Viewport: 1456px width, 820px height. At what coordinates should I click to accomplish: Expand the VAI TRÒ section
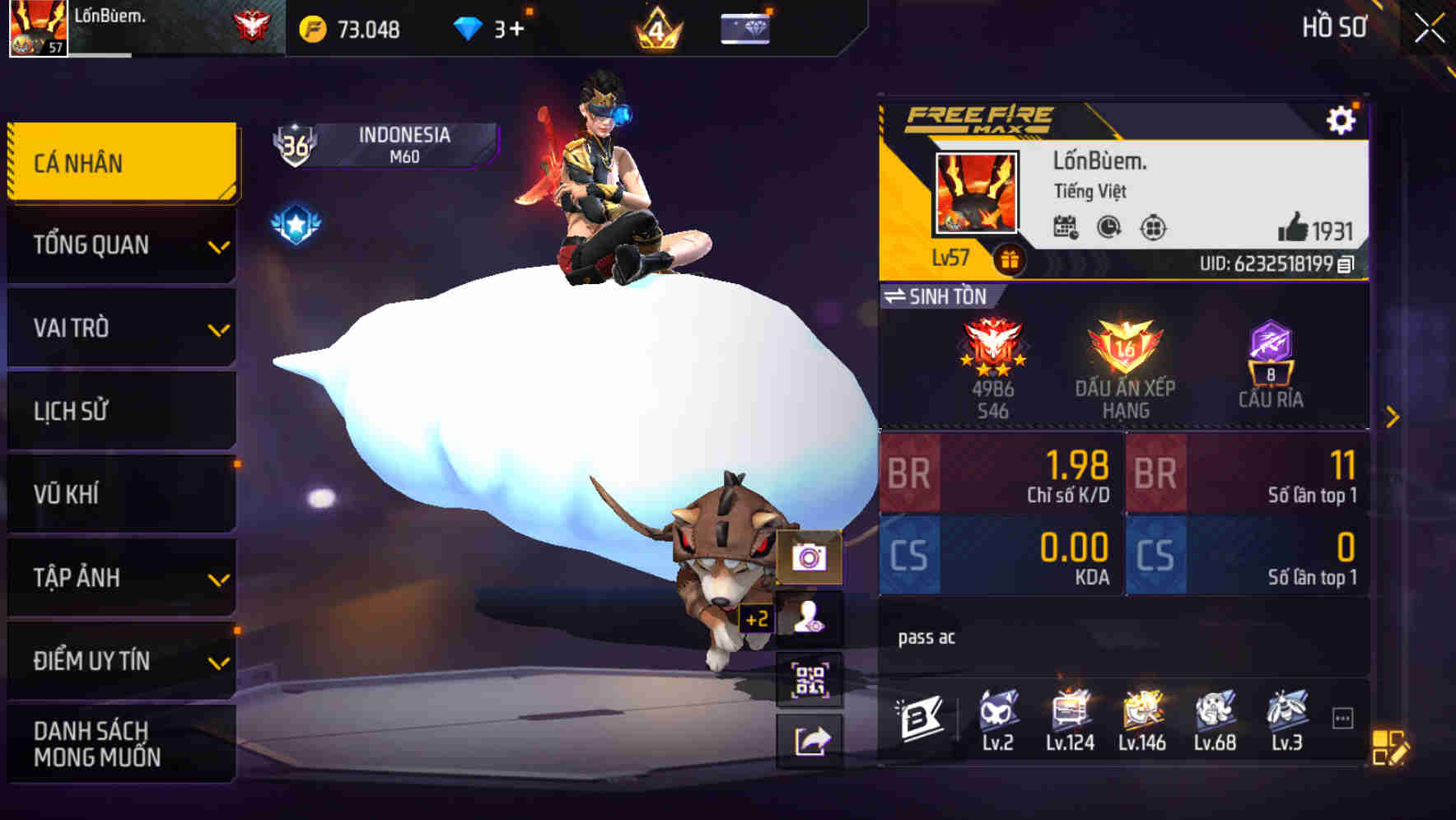click(121, 328)
